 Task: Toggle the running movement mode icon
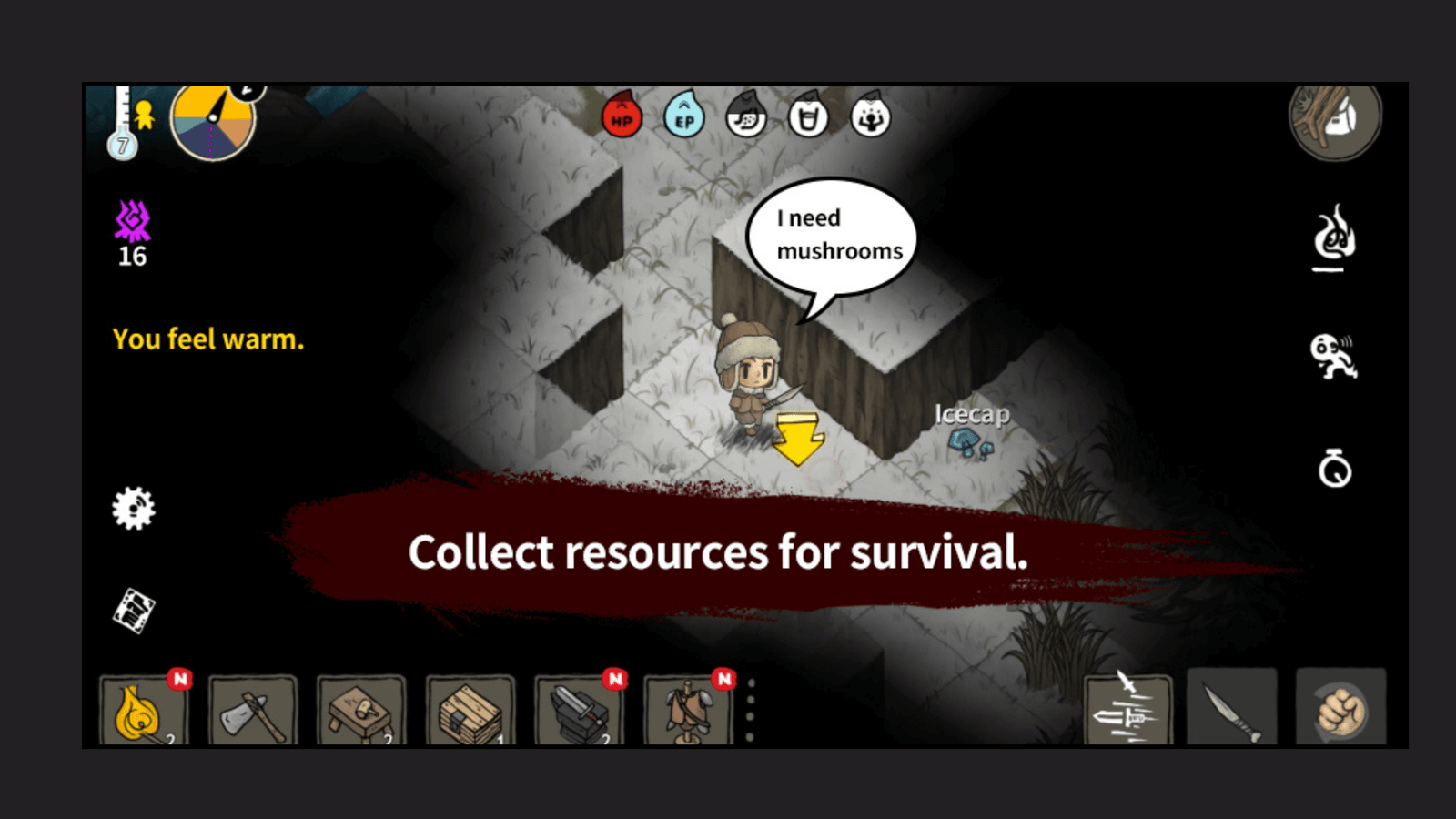(1336, 357)
